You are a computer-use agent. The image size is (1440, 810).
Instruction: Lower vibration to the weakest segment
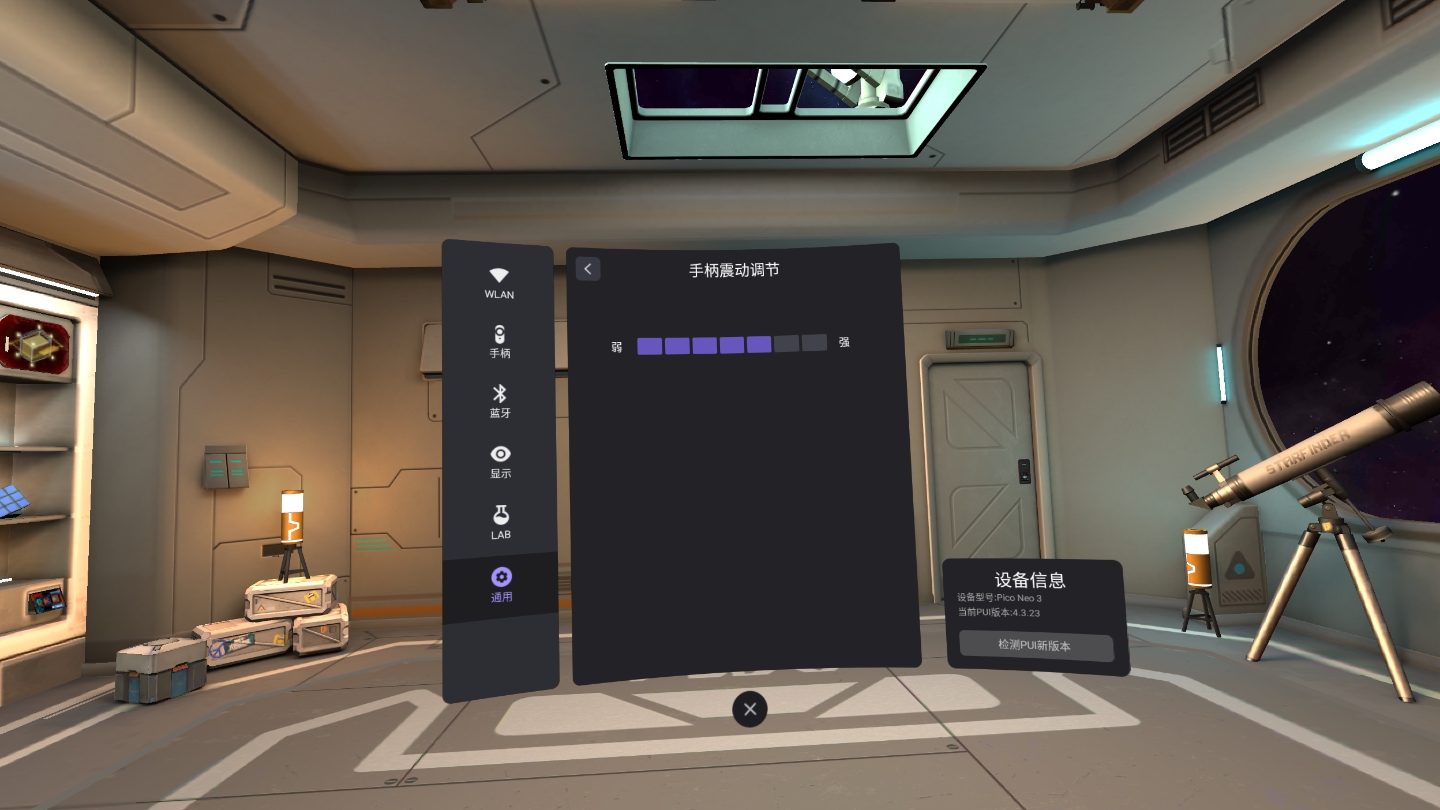coord(650,344)
